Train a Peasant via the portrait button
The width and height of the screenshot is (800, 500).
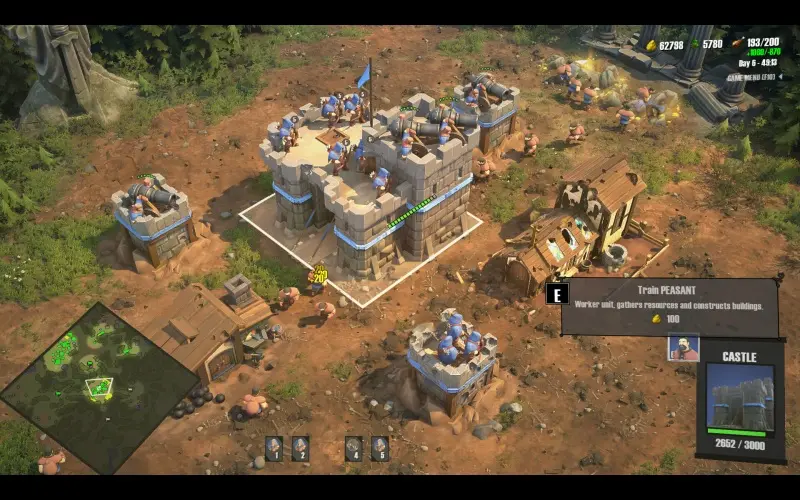683,348
